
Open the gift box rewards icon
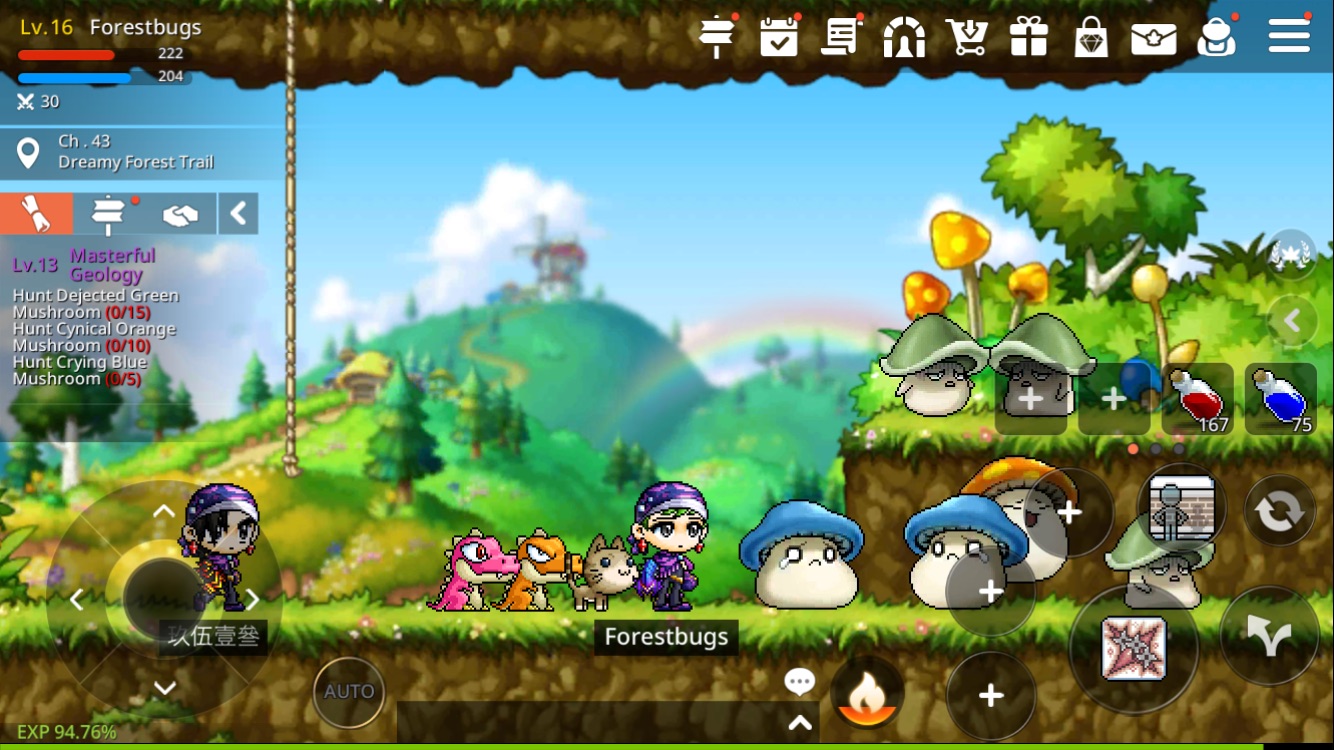point(1029,36)
